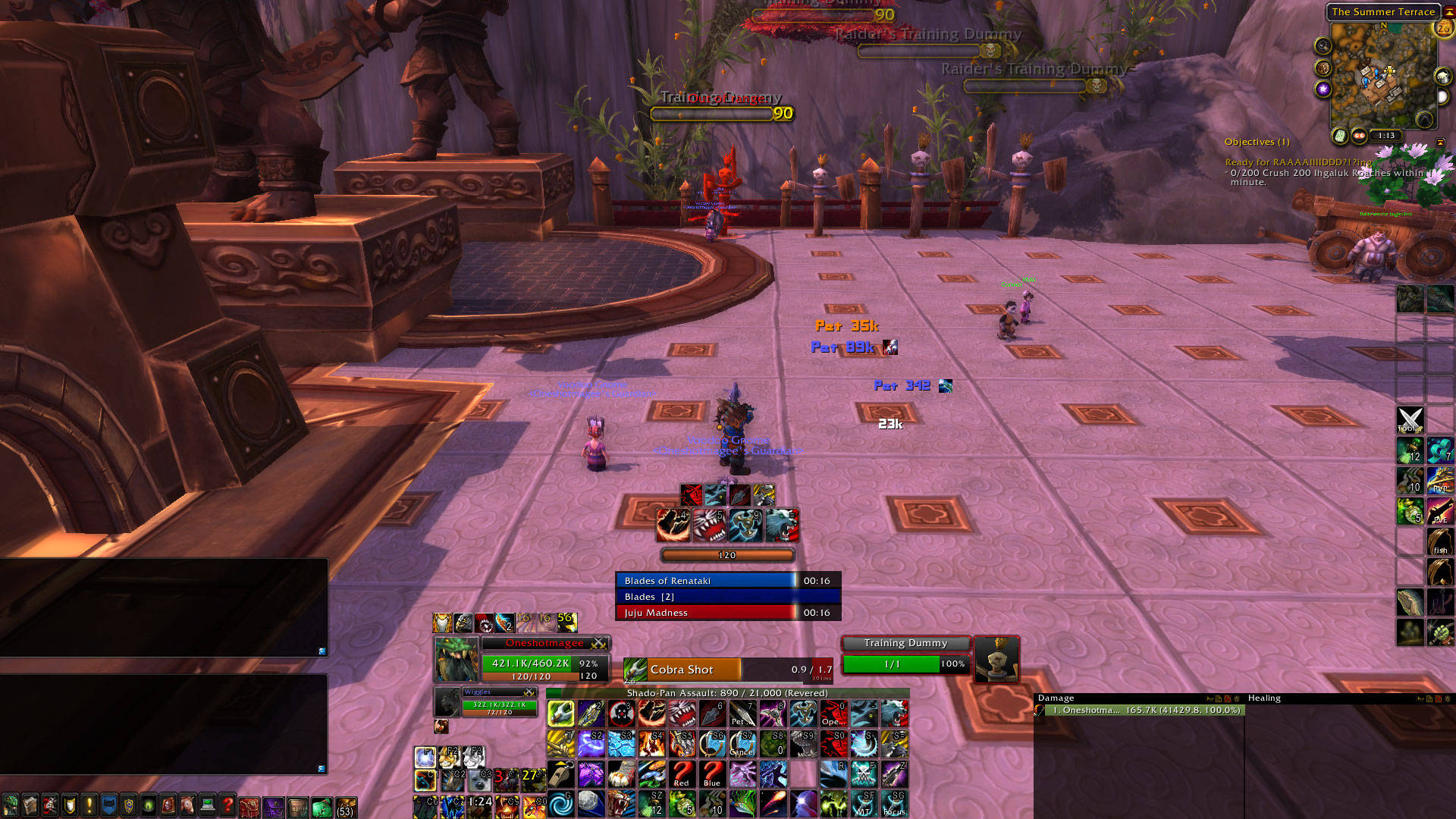
Task: Open the minimap calendar button showing 26
Action: click(x=1442, y=29)
